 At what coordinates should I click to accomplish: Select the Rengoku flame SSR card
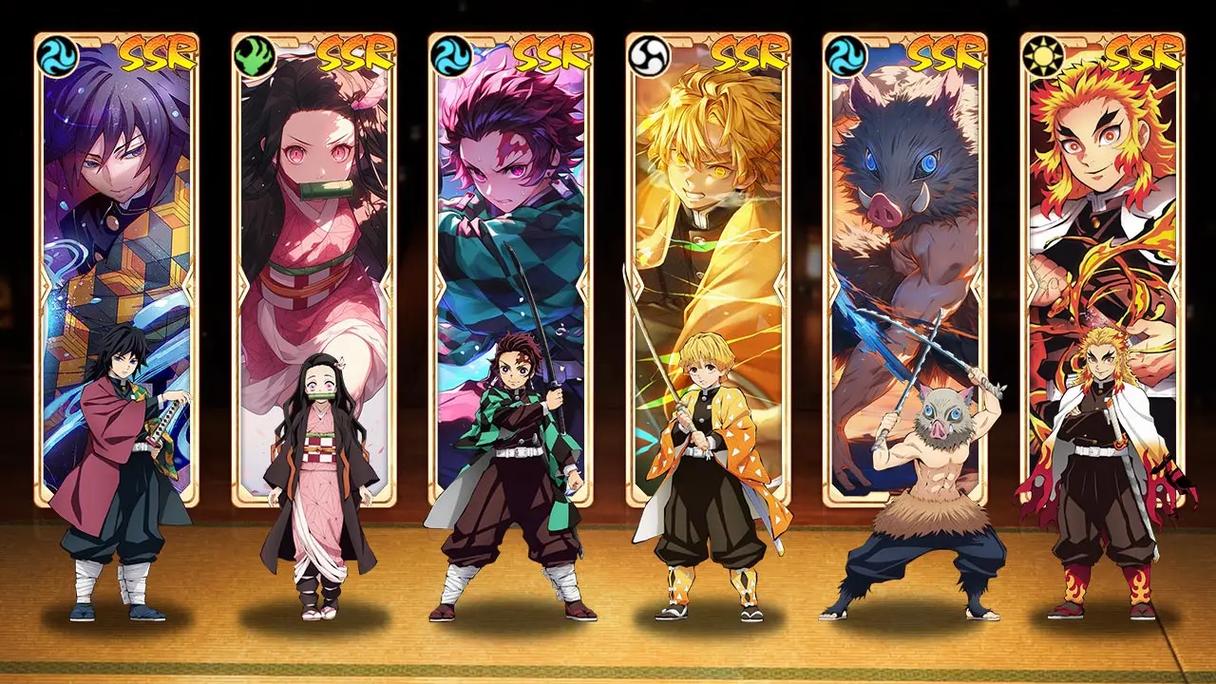pyautogui.click(x=1102, y=200)
